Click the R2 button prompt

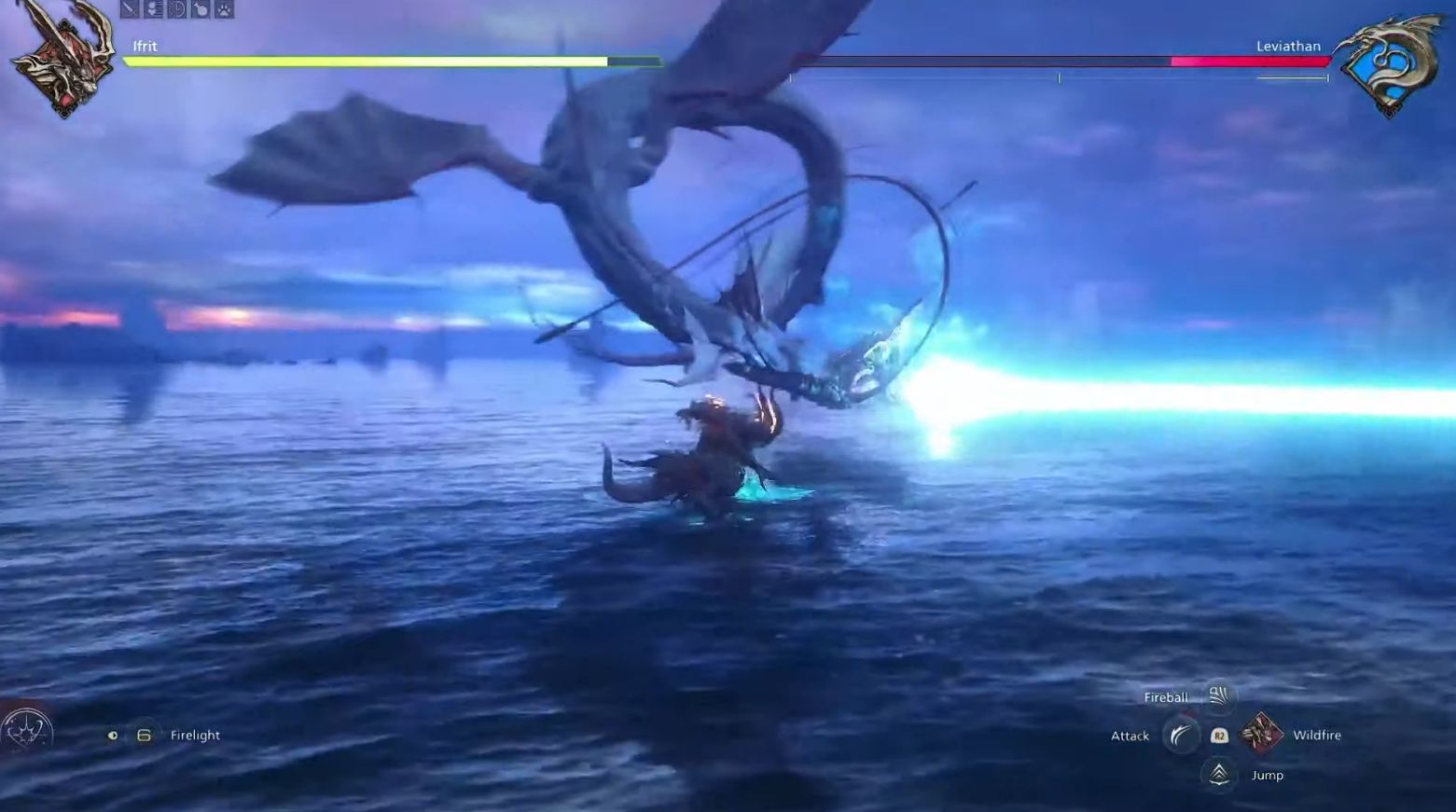pyautogui.click(x=1218, y=736)
